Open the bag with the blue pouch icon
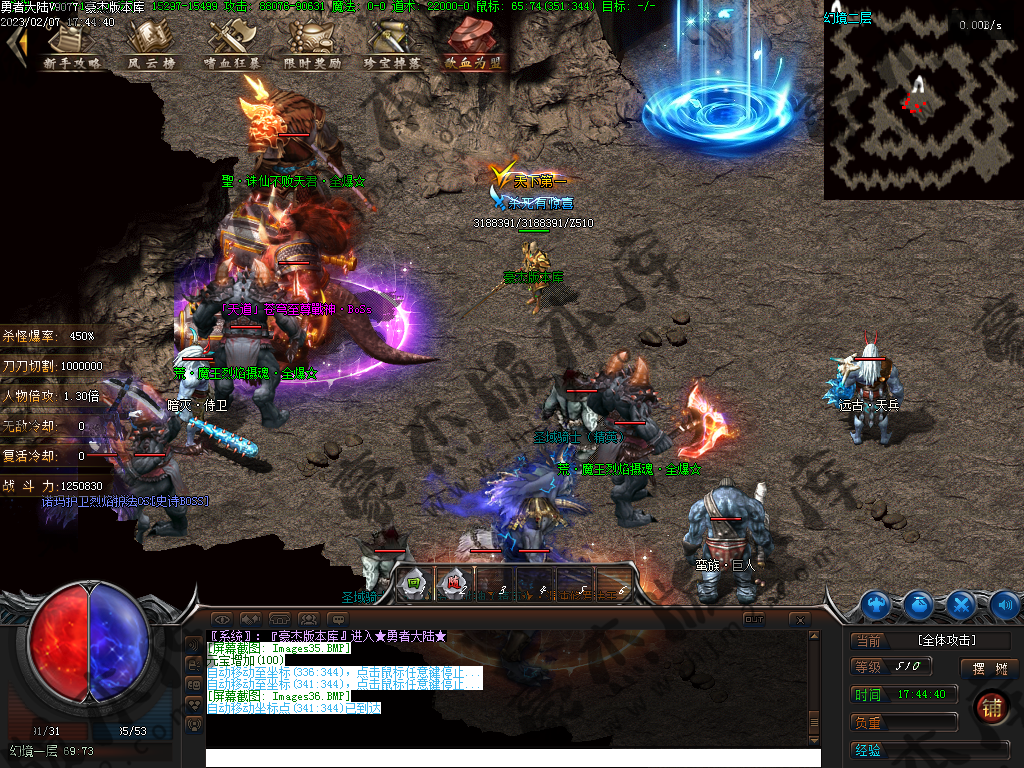This screenshot has width=1024, height=768. pos(919,604)
